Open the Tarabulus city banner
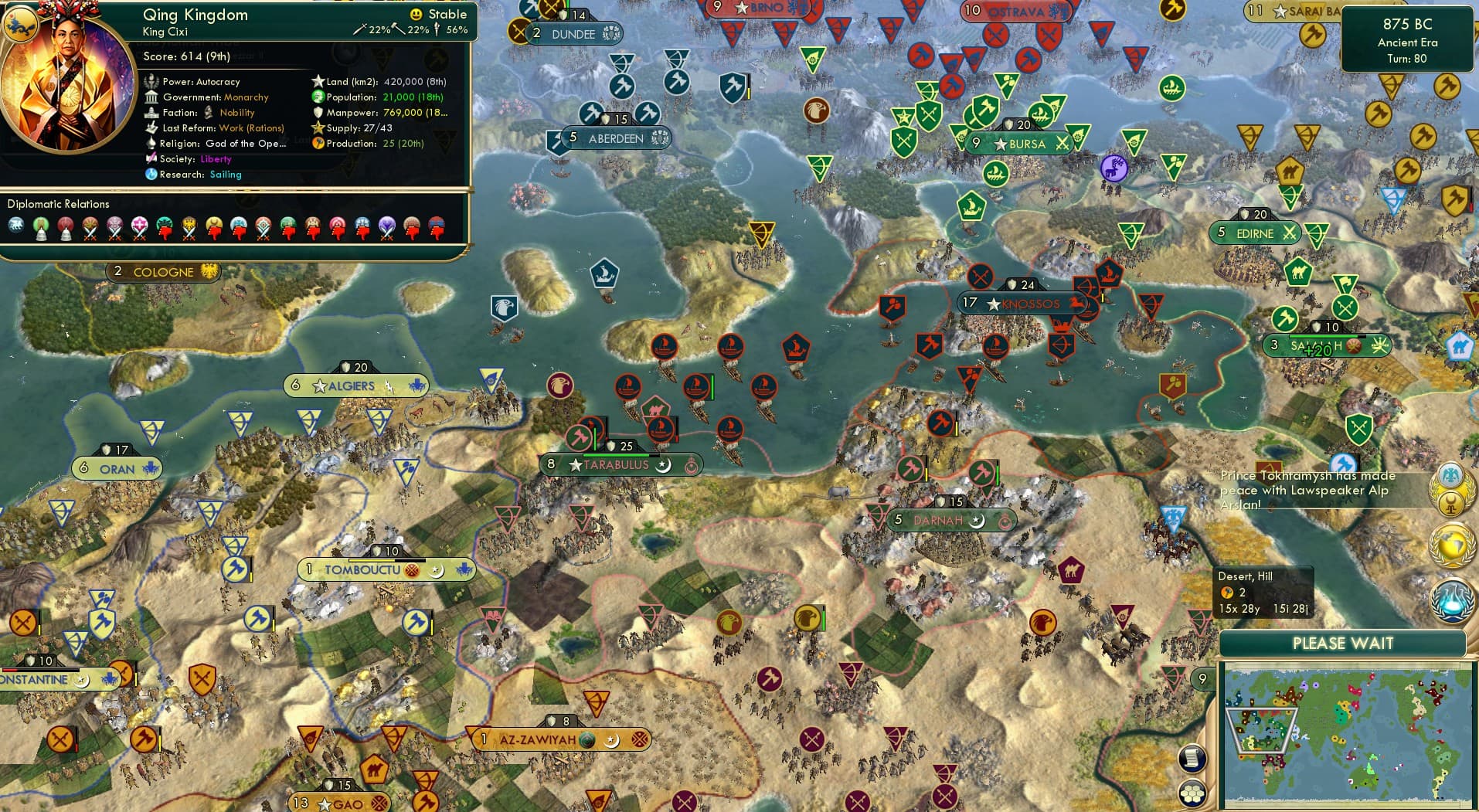This screenshot has width=1479, height=812. 620,465
